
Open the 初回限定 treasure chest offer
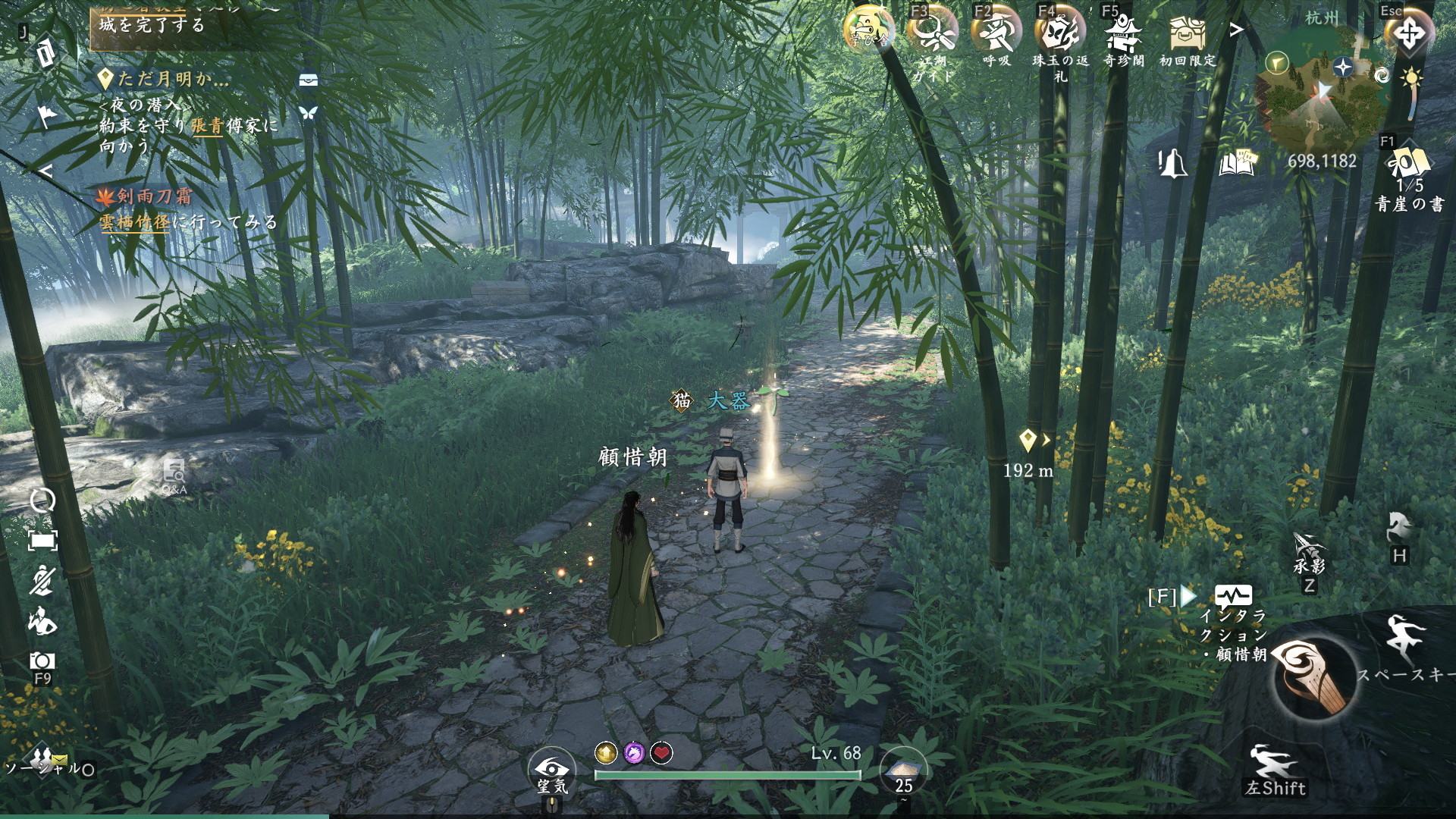coord(1187,34)
